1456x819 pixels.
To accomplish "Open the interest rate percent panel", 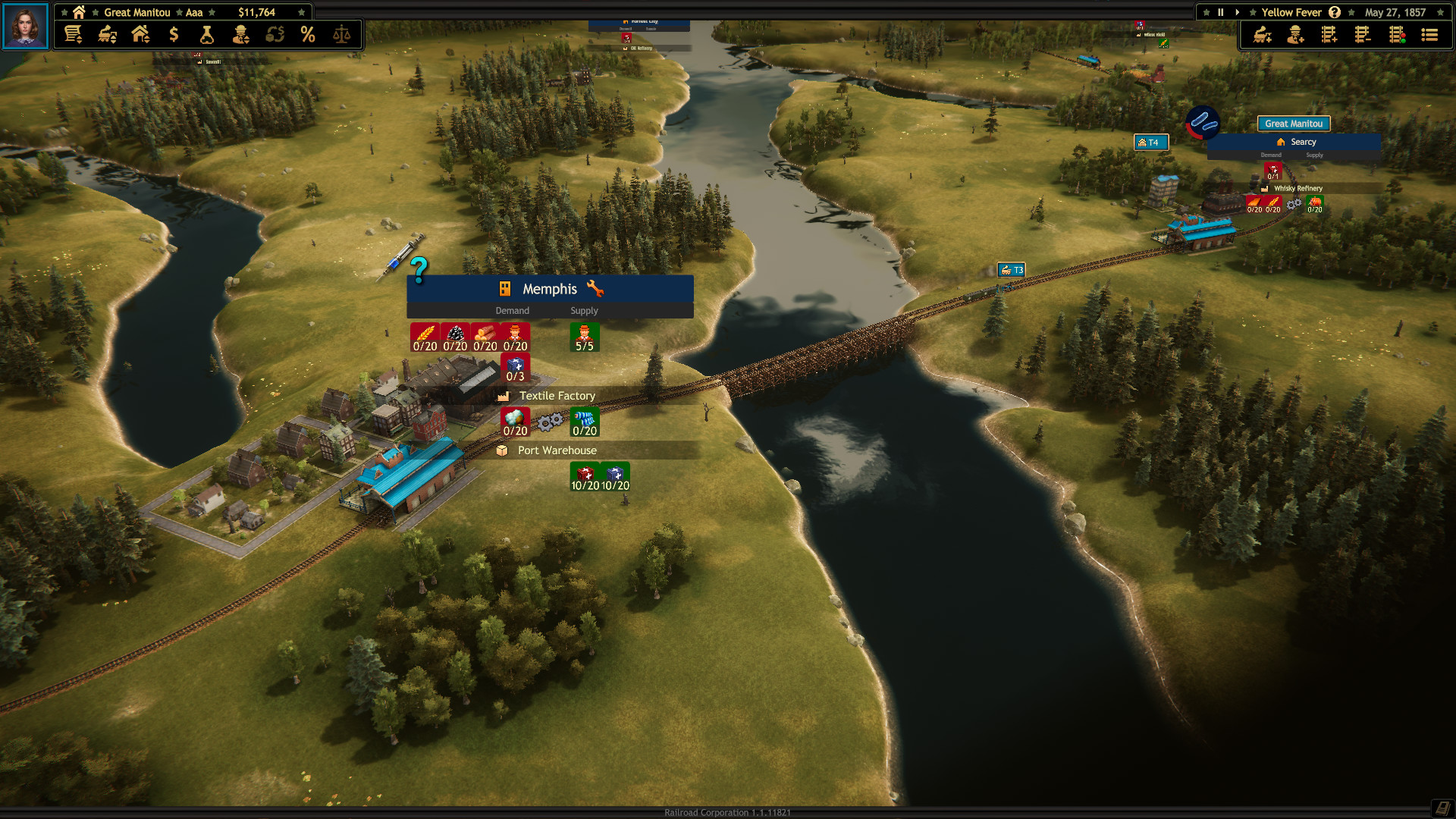I will pyautogui.click(x=308, y=34).
